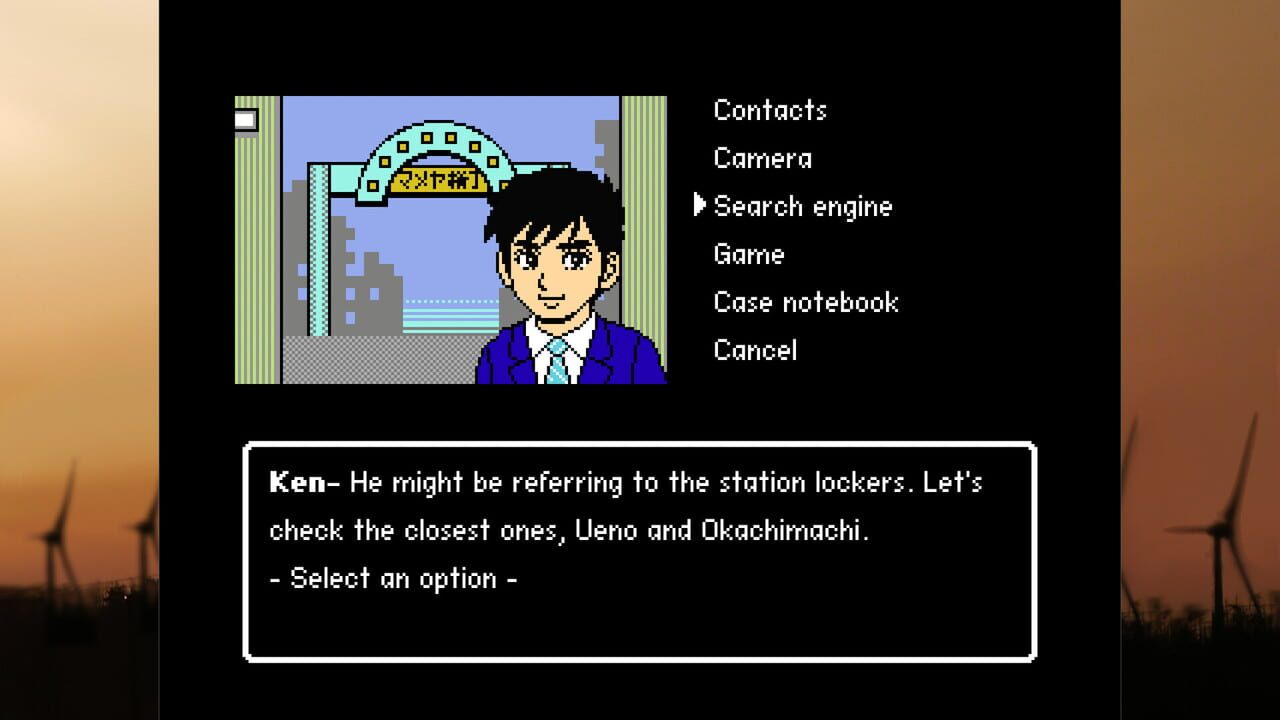Click the selection arrow beside Search engine
The image size is (1280, 720).
[699, 207]
